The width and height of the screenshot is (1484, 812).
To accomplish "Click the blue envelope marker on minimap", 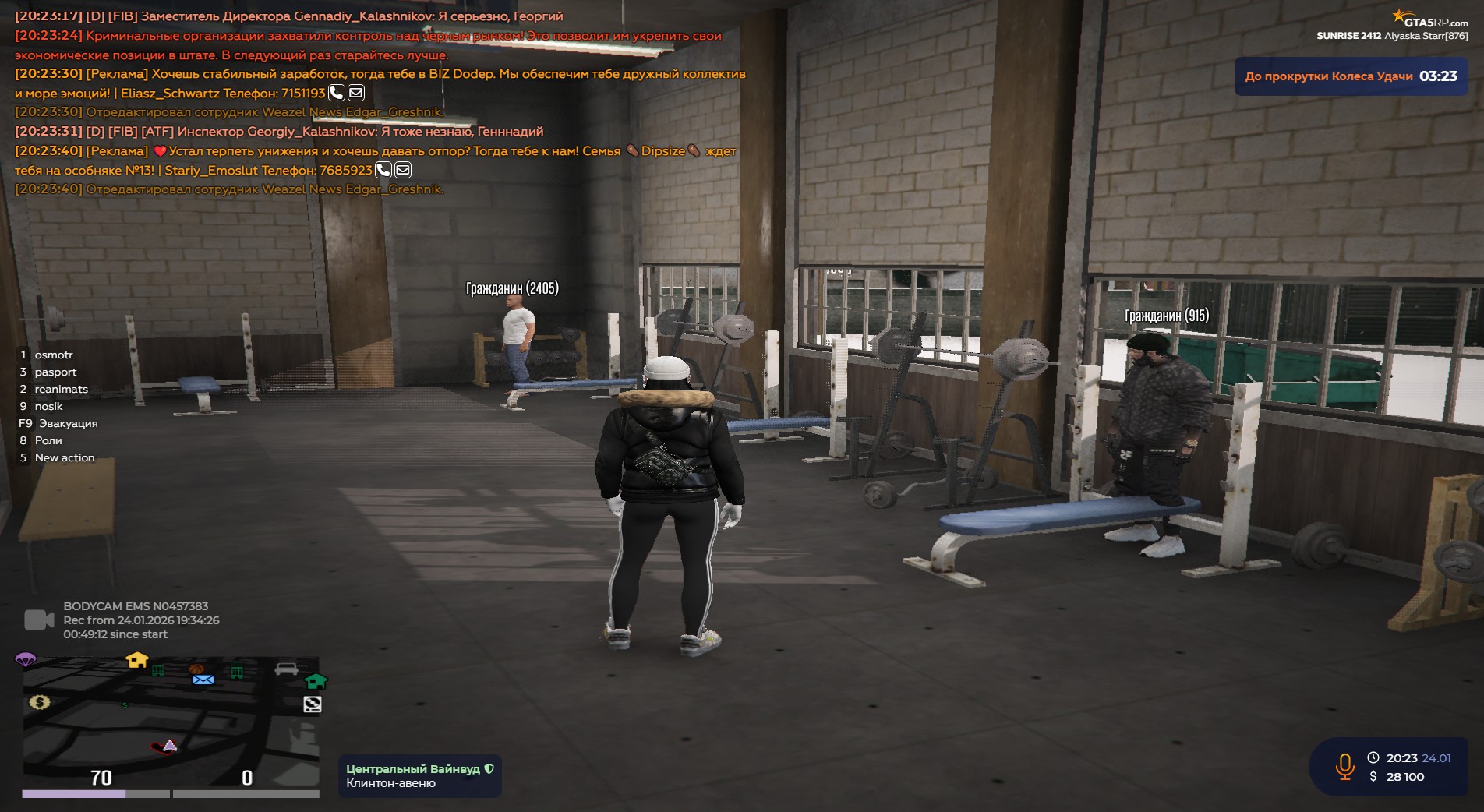I will (203, 680).
